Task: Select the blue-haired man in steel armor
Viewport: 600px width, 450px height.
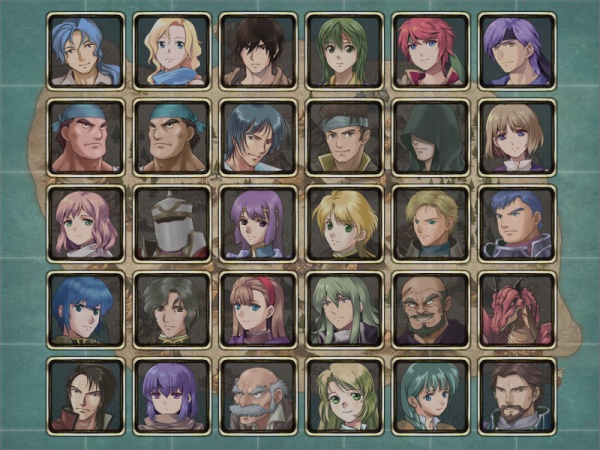Action: pyautogui.click(x=517, y=224)
